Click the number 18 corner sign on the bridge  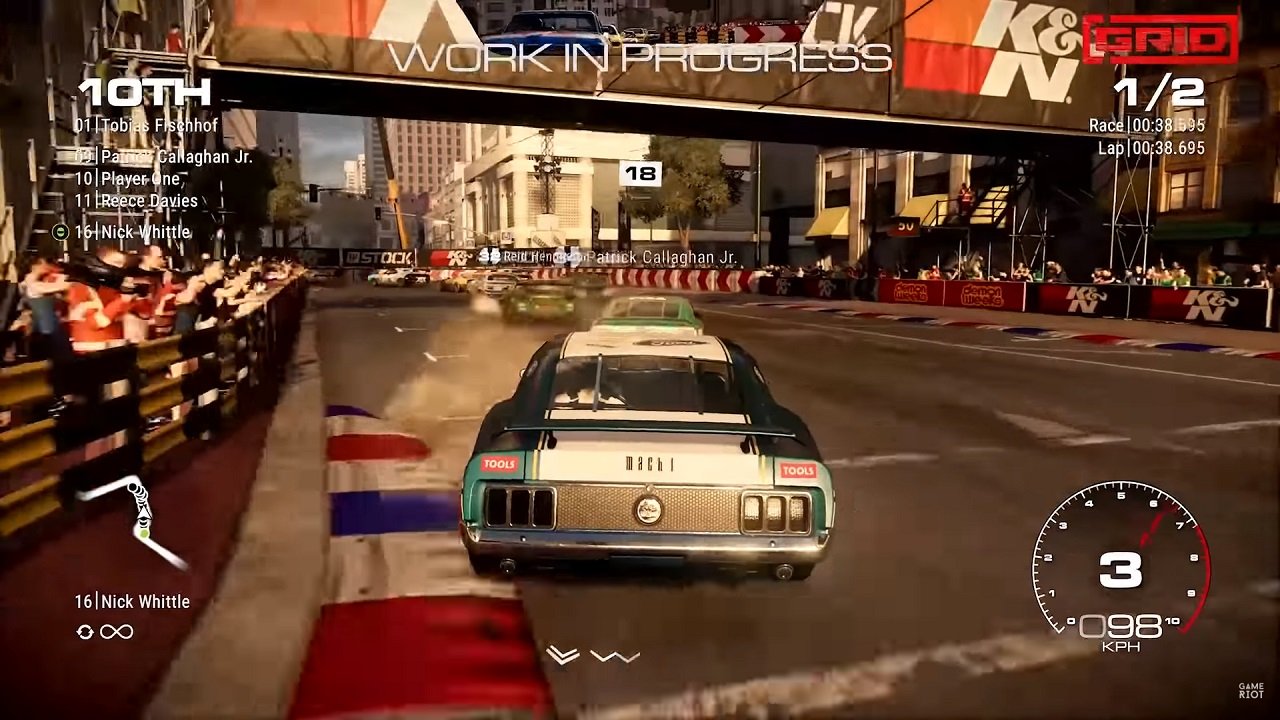642,172
